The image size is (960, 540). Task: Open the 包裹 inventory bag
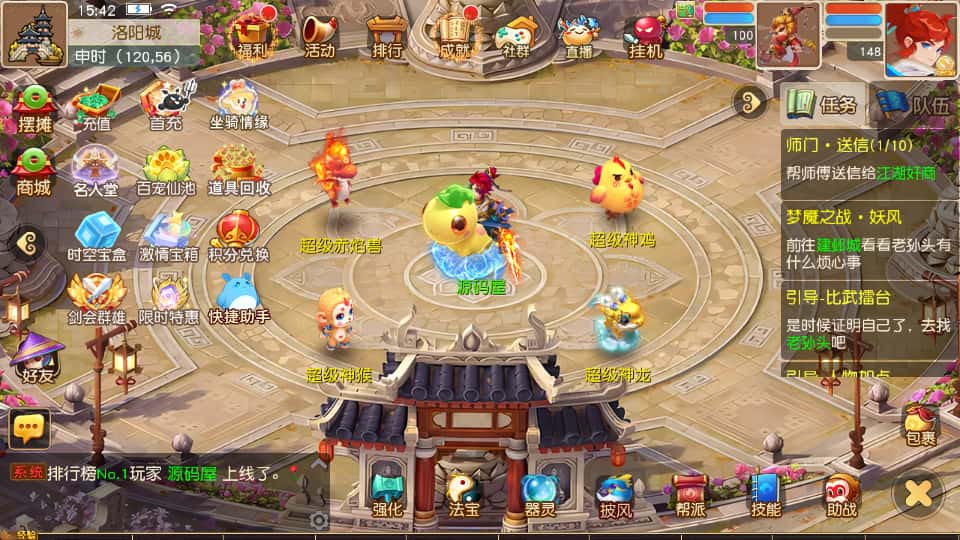(920, 424)
